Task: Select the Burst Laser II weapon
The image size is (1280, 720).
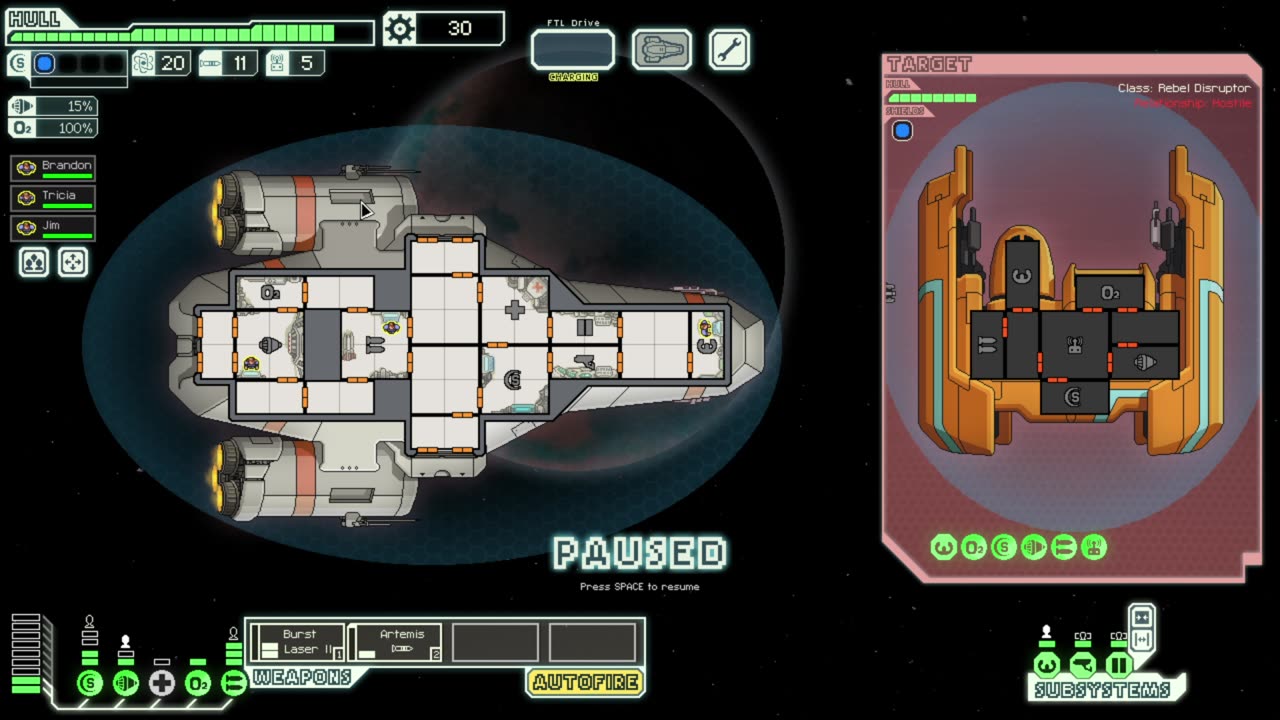Action: [297, 642]
